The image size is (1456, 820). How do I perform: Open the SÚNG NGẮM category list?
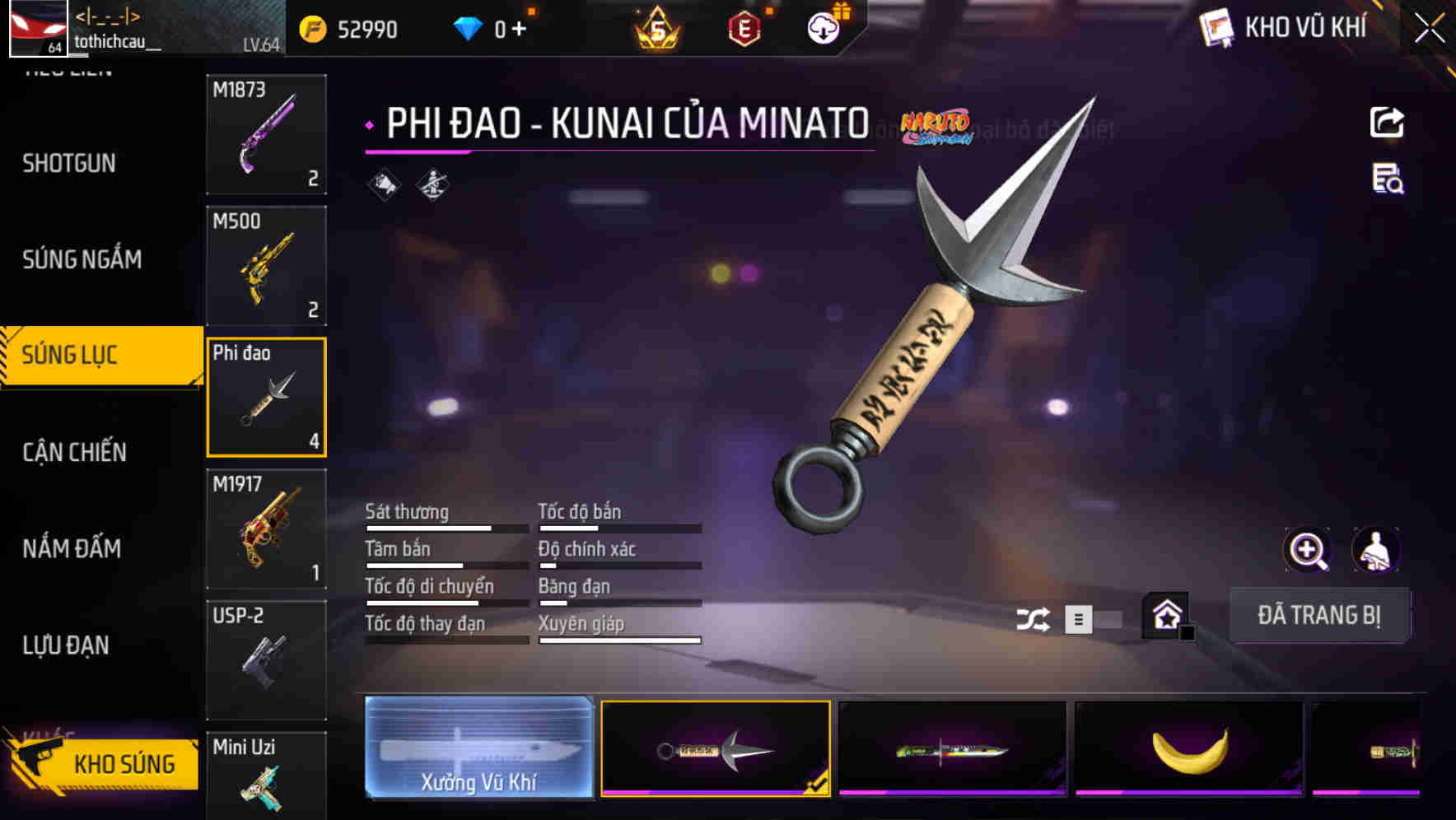coord(82,259)
